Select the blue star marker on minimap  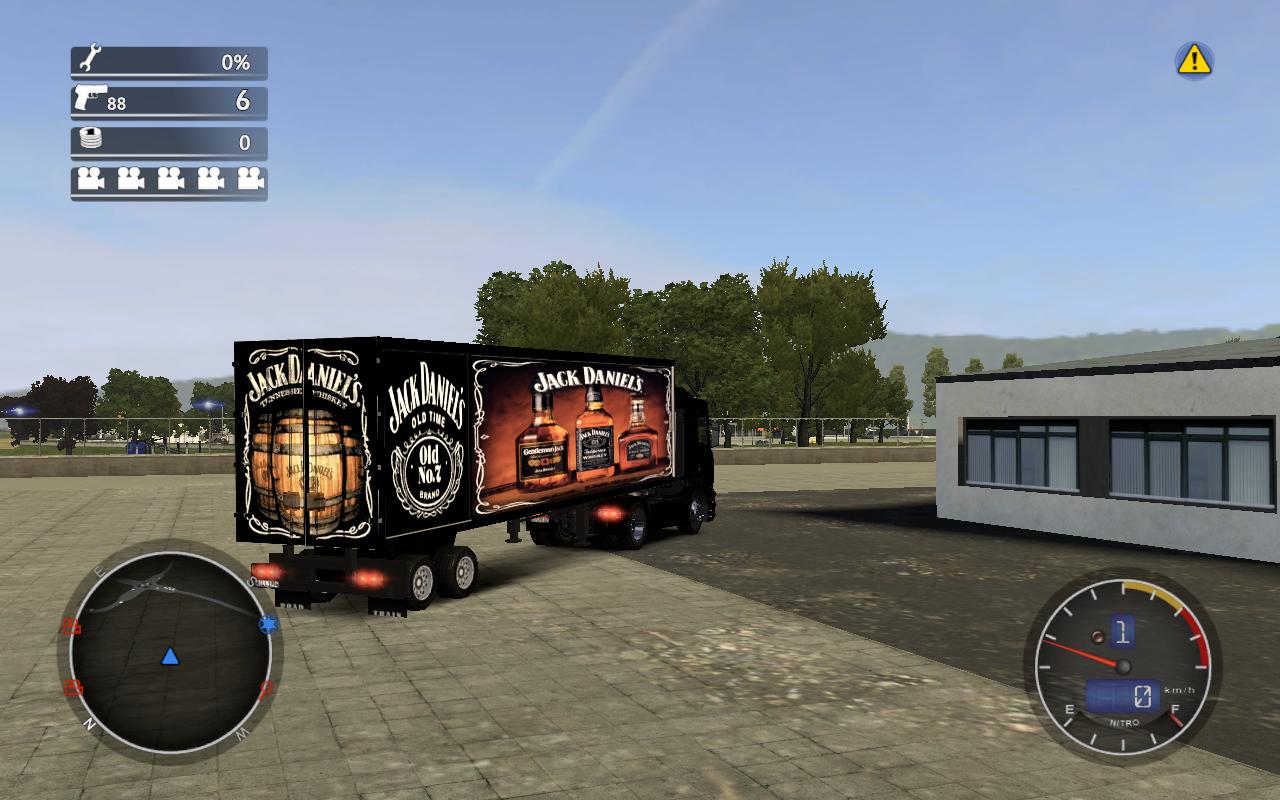[268, 625]
